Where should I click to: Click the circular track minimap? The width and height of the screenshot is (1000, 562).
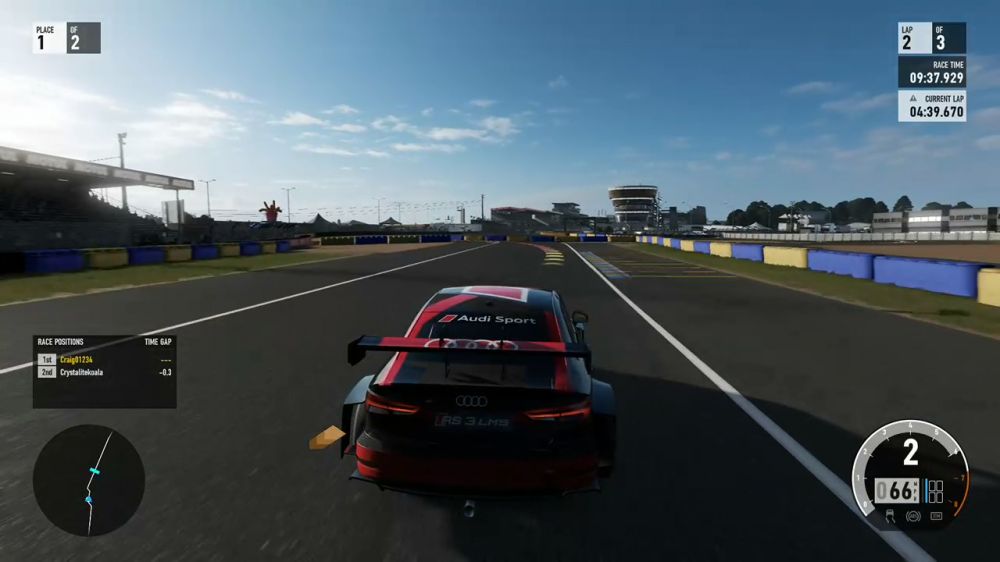click(89, 480)
